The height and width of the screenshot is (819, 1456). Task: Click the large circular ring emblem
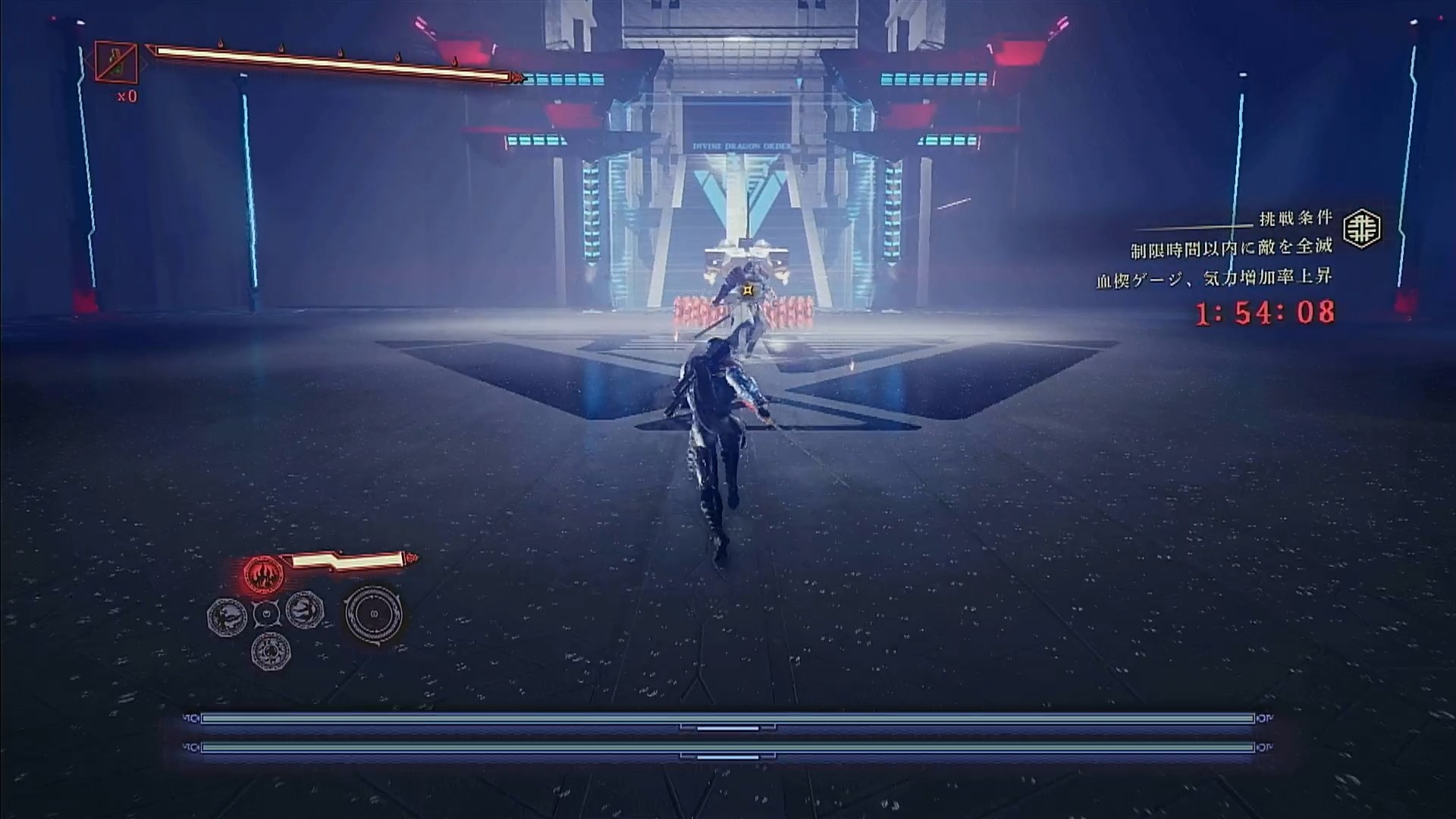(373, 614)
